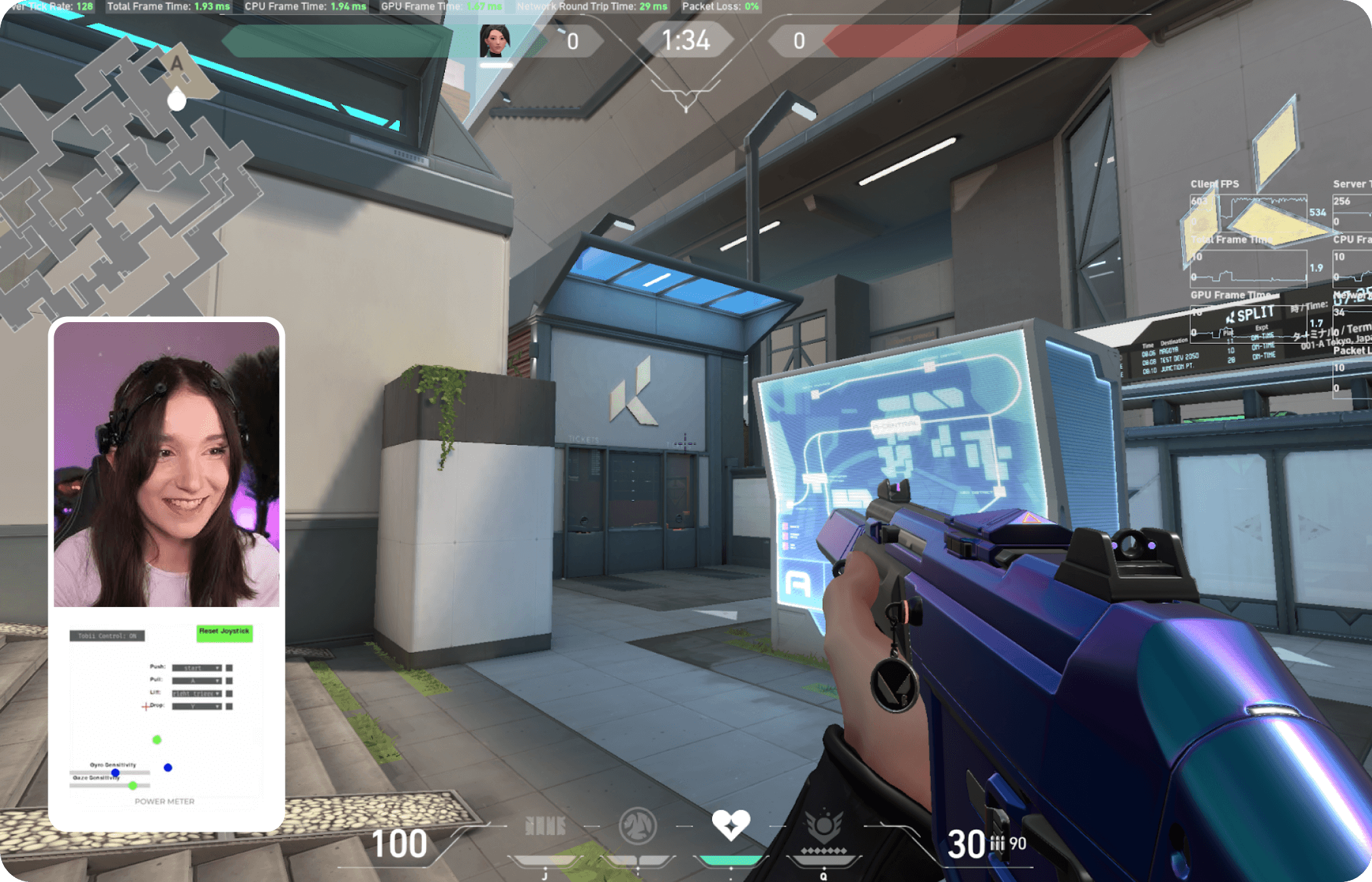Click the Gyro Sensitivity slider handle

[116, 773]
